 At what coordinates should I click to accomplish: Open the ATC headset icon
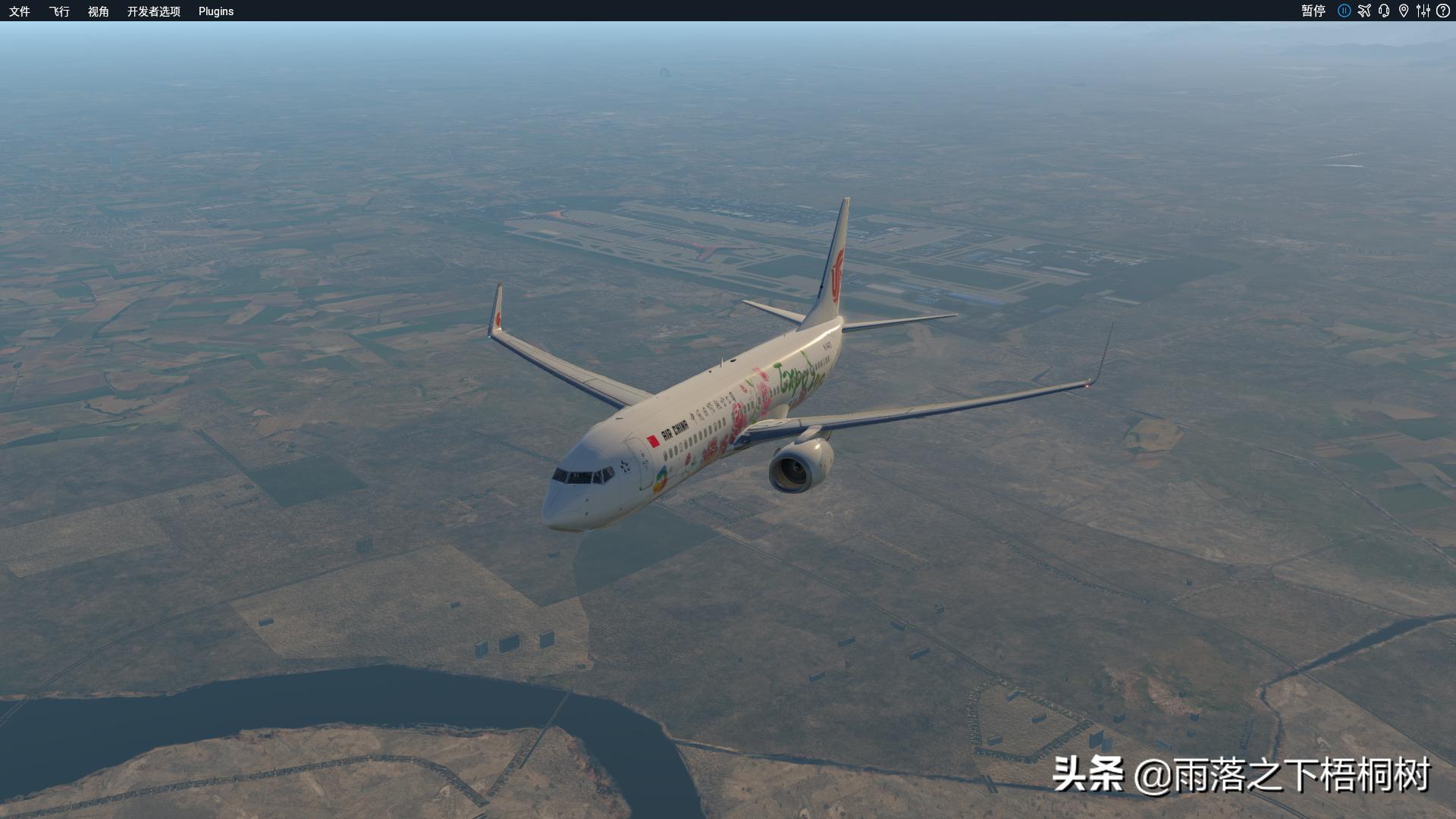[1384, 11]
